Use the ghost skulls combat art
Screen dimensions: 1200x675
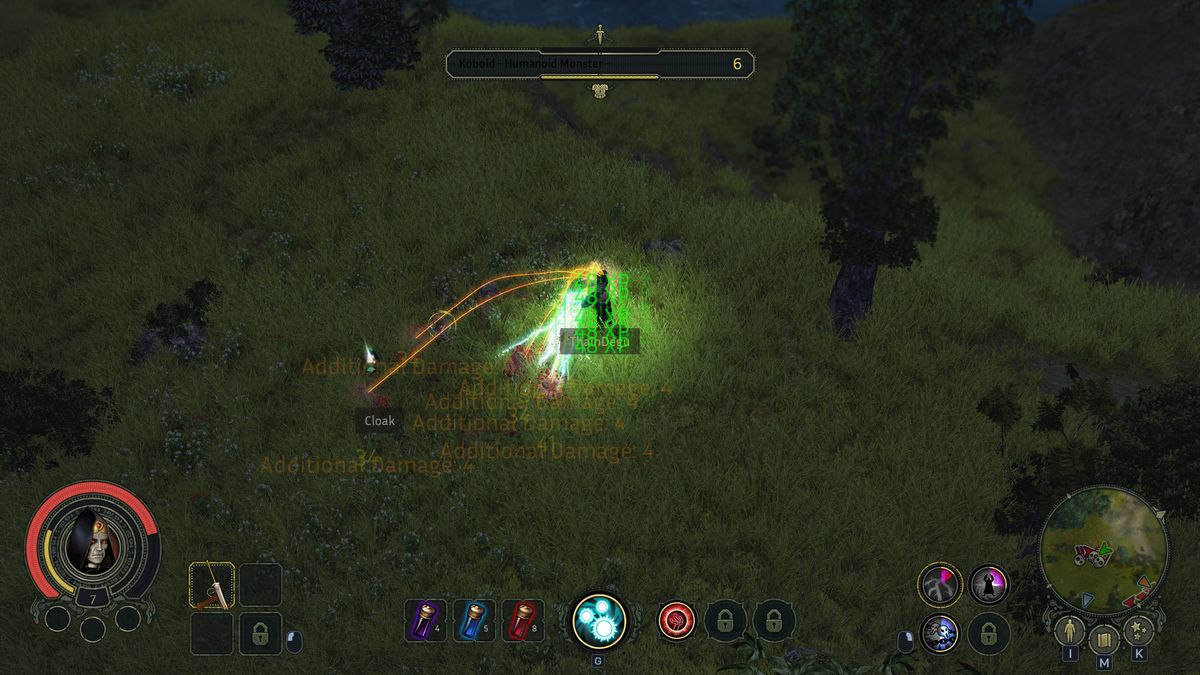(940, 634)
